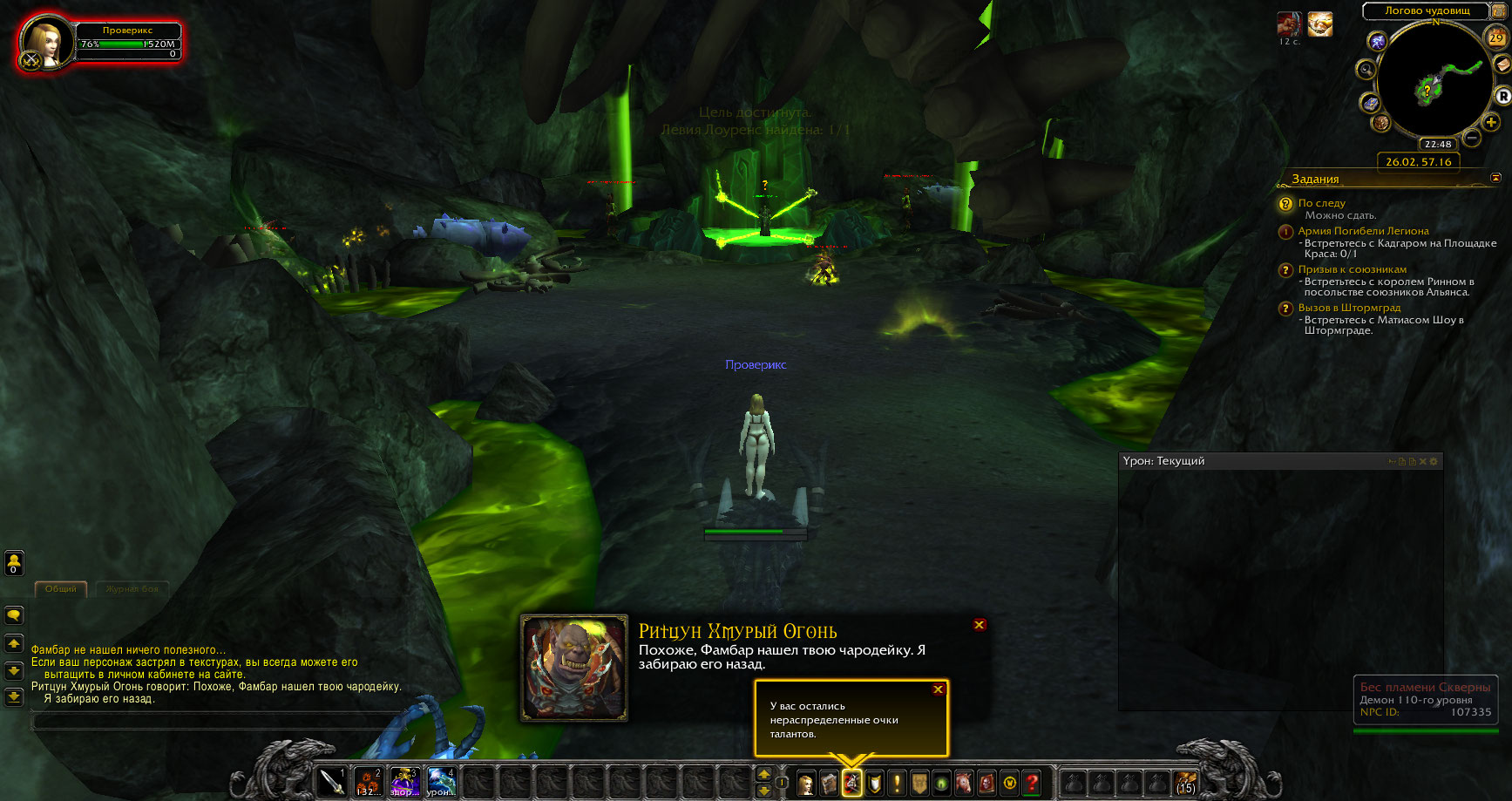Zoom in the minimap with plus button
Image resolution: width=1512 pixels, height=801 pixels.
pos(1491,123)
